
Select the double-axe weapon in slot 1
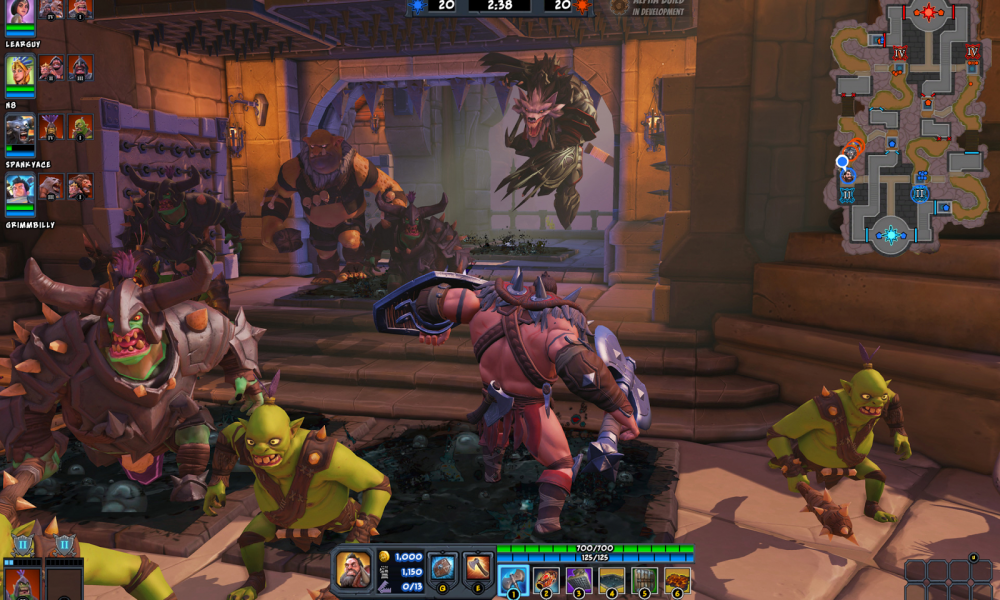513,580
